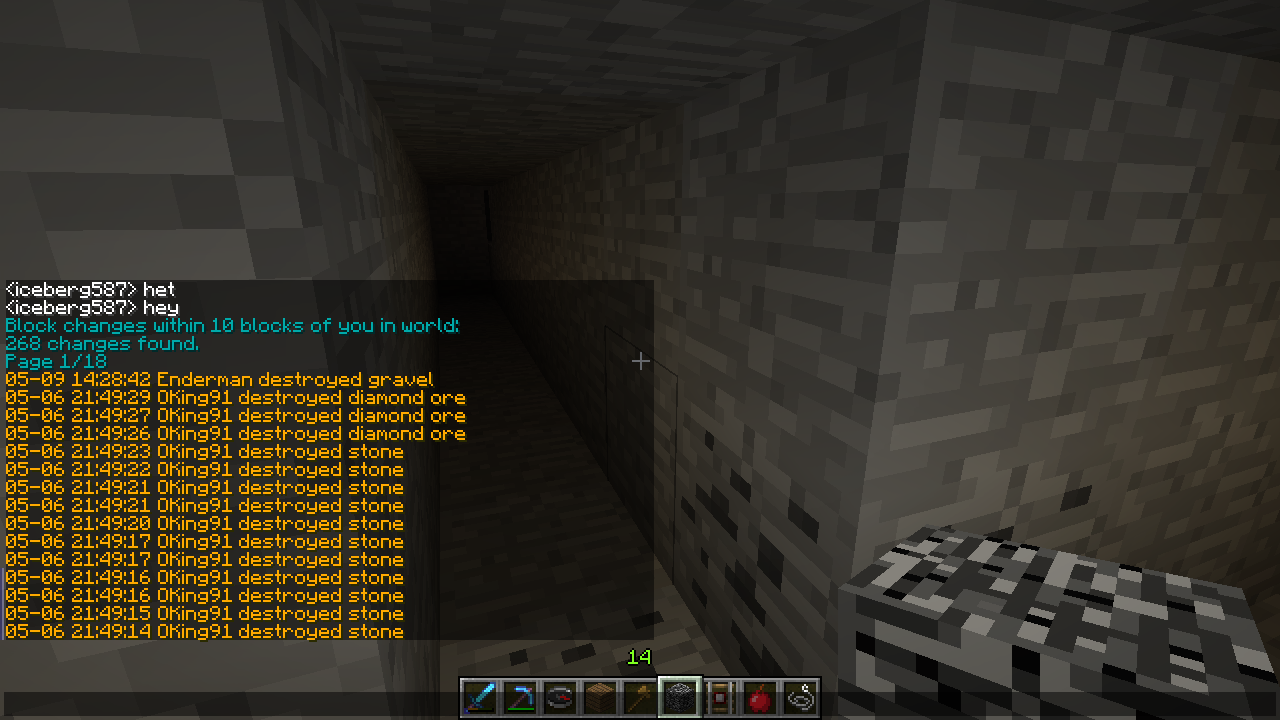Screen dimensions: 1280x720
Task: Select the diamond sword in the hotbar
Action: [479, 697]
